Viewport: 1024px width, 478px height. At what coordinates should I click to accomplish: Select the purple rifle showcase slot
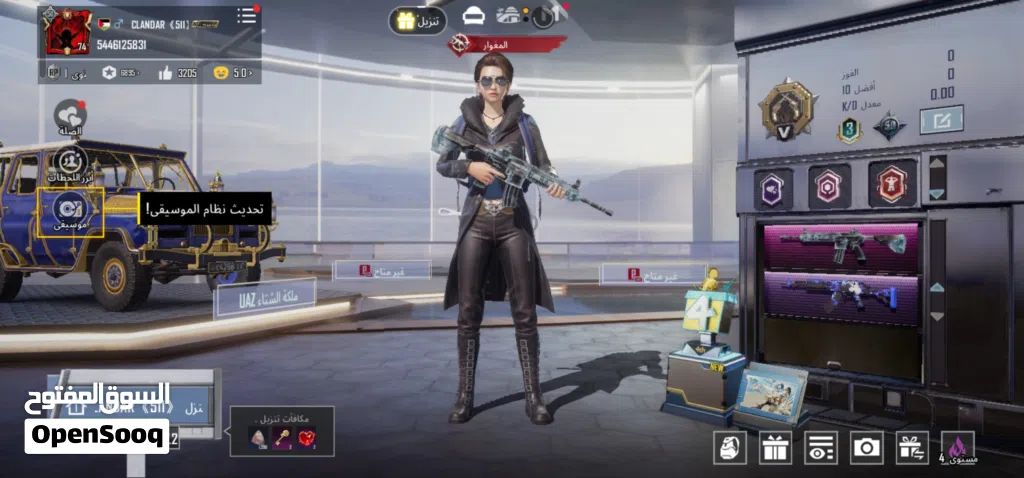[841, 298]
